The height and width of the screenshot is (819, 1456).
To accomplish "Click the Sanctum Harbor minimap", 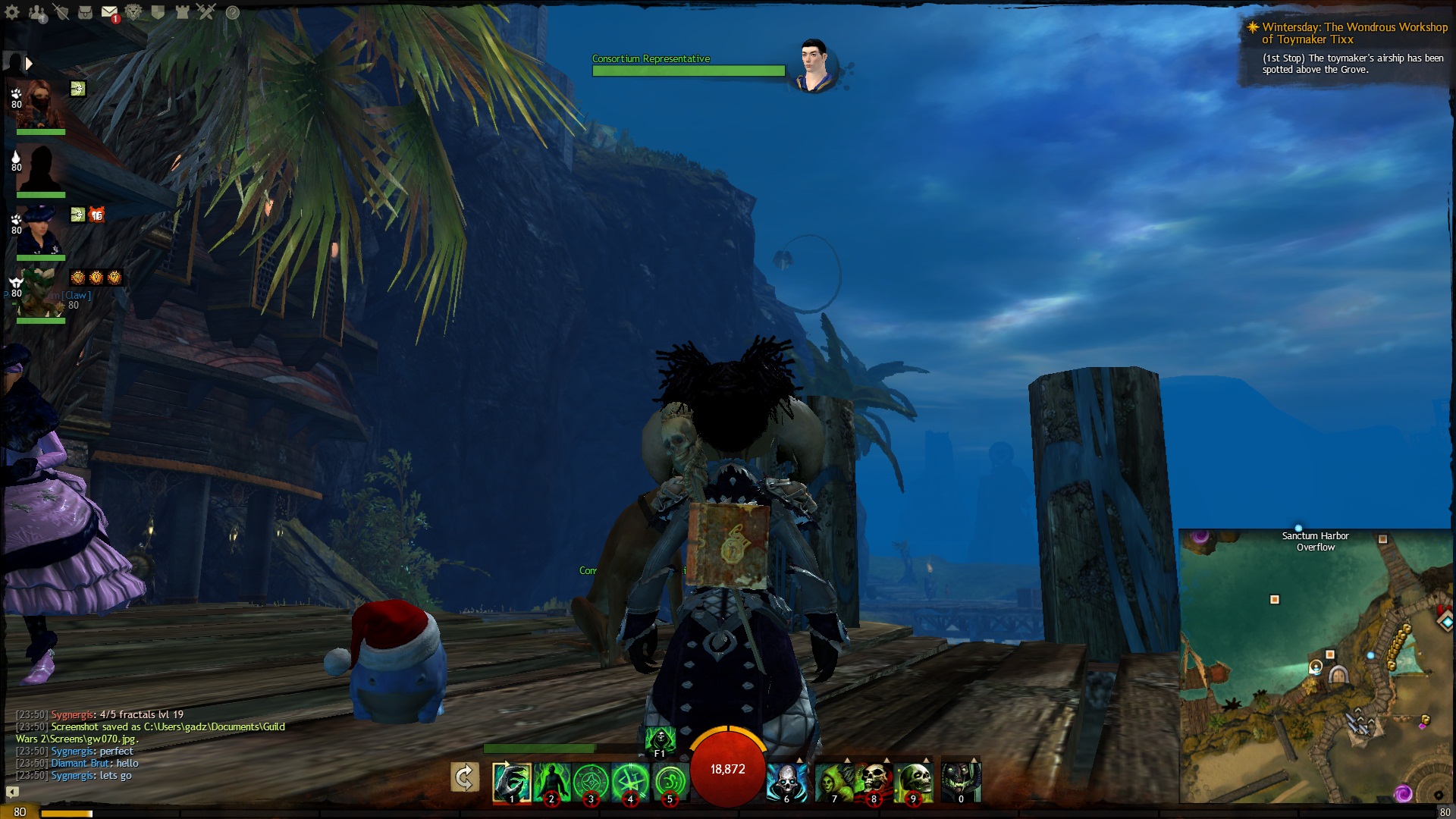I will pos(1316,666).
